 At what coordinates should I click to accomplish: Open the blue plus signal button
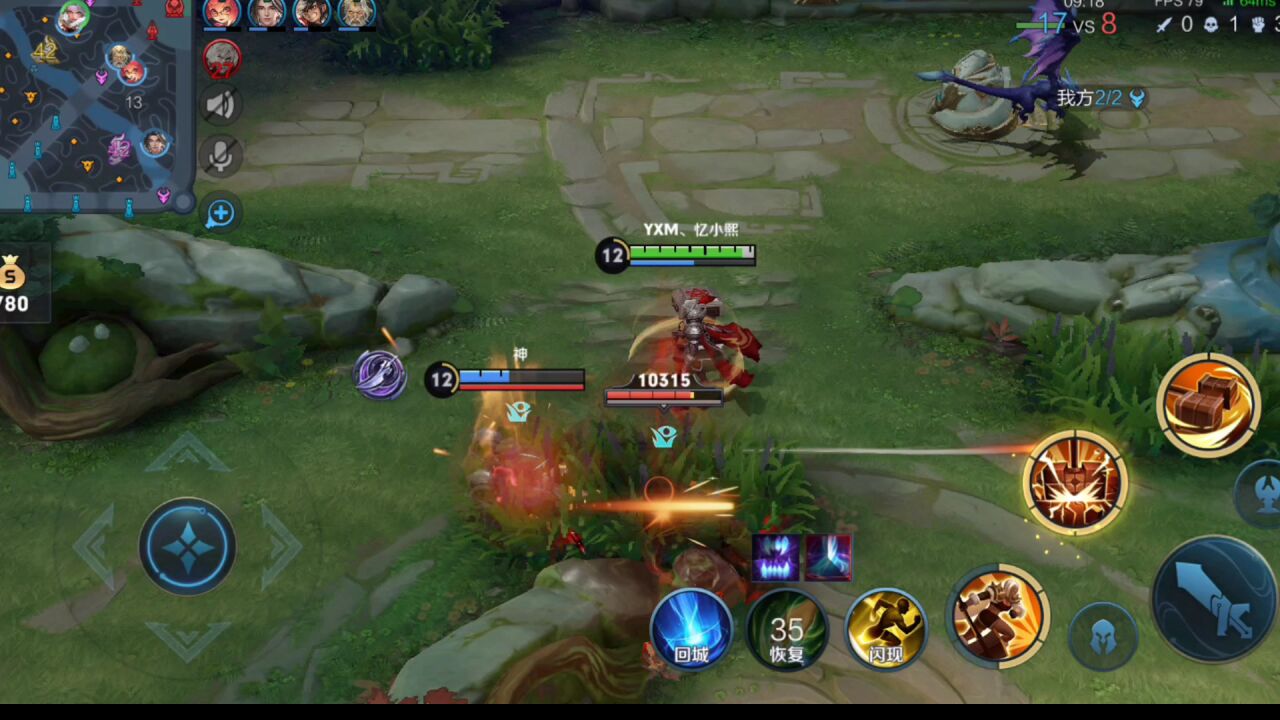pos(221,212)
